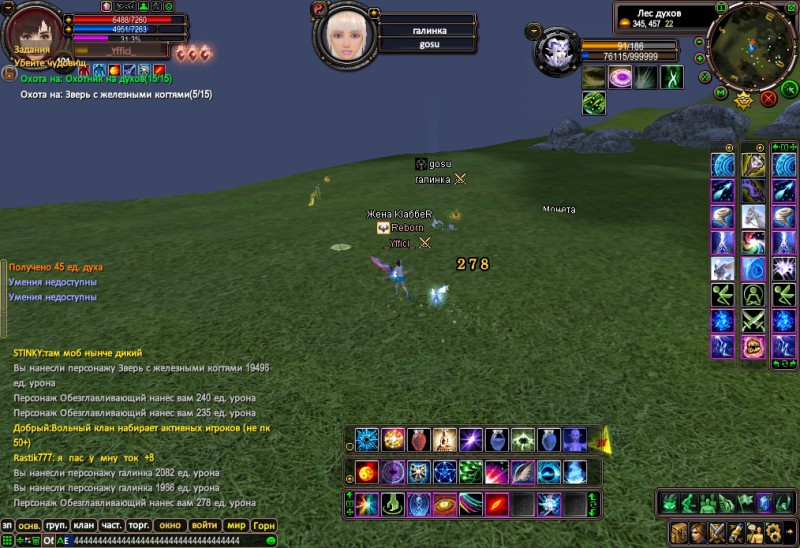Click the "войти" chat button
Viewport: 800px width, 548px height.
point(205,525)
